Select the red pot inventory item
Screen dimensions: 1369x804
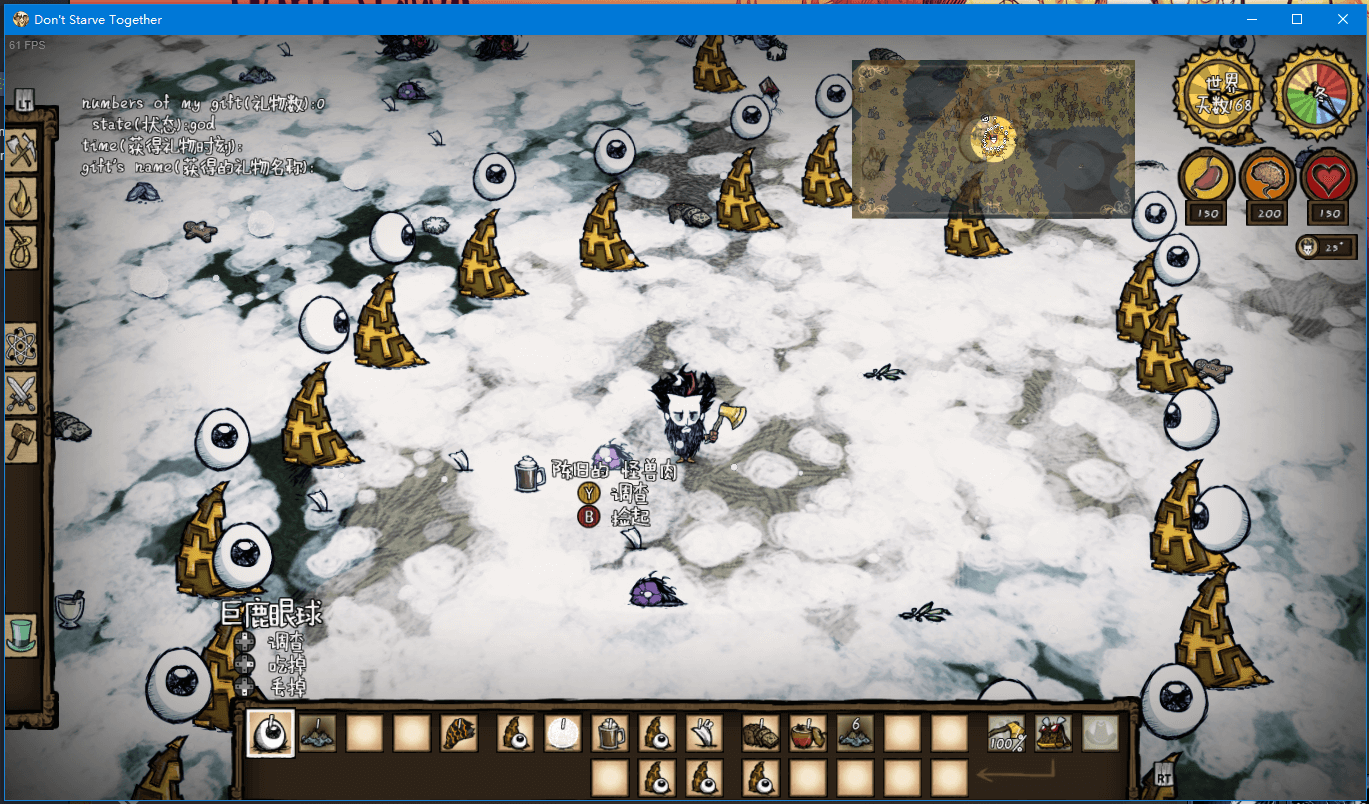coord(807,733)
